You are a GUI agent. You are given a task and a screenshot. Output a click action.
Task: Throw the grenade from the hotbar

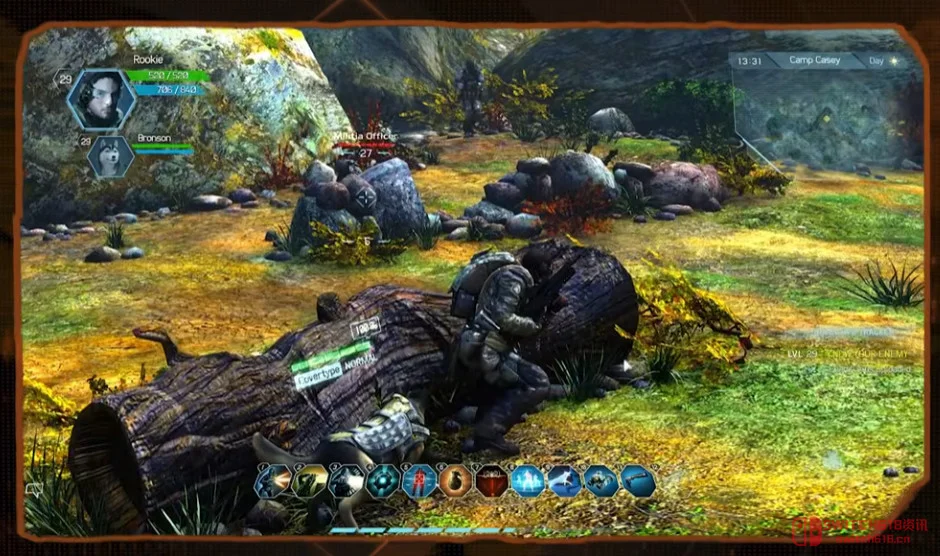455,482
